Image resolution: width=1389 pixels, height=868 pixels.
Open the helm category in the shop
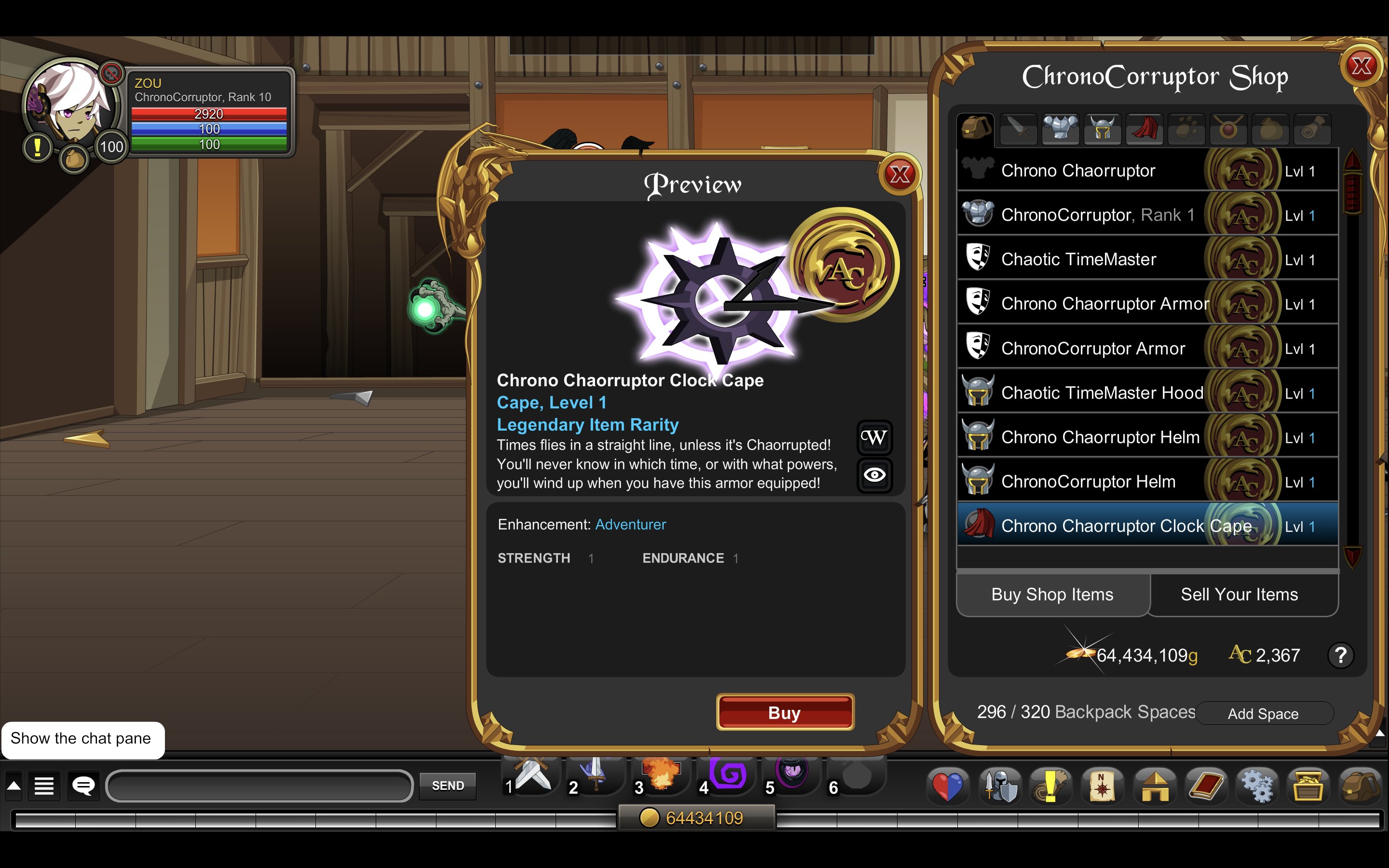pos(1103,129)
